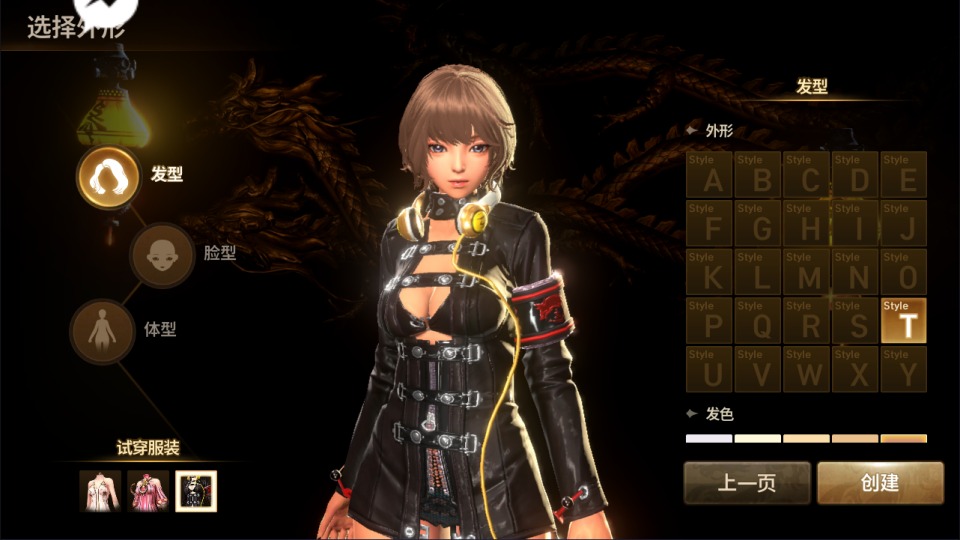Pick the white hair color swatch
Screen dimensions: 960x540
(x=709, y=438)
